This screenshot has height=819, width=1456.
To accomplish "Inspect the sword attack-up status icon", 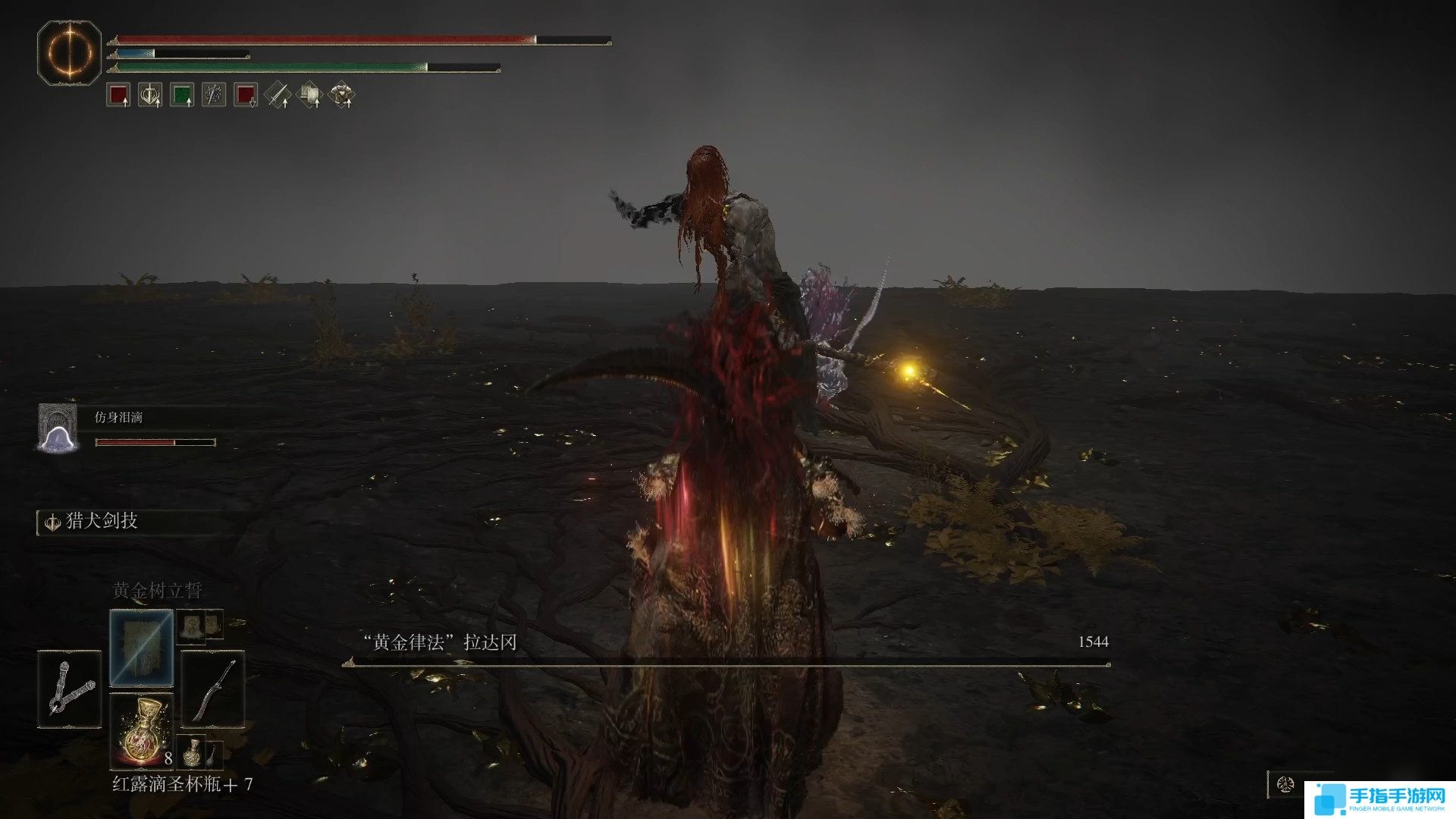I will pos(278,96).
